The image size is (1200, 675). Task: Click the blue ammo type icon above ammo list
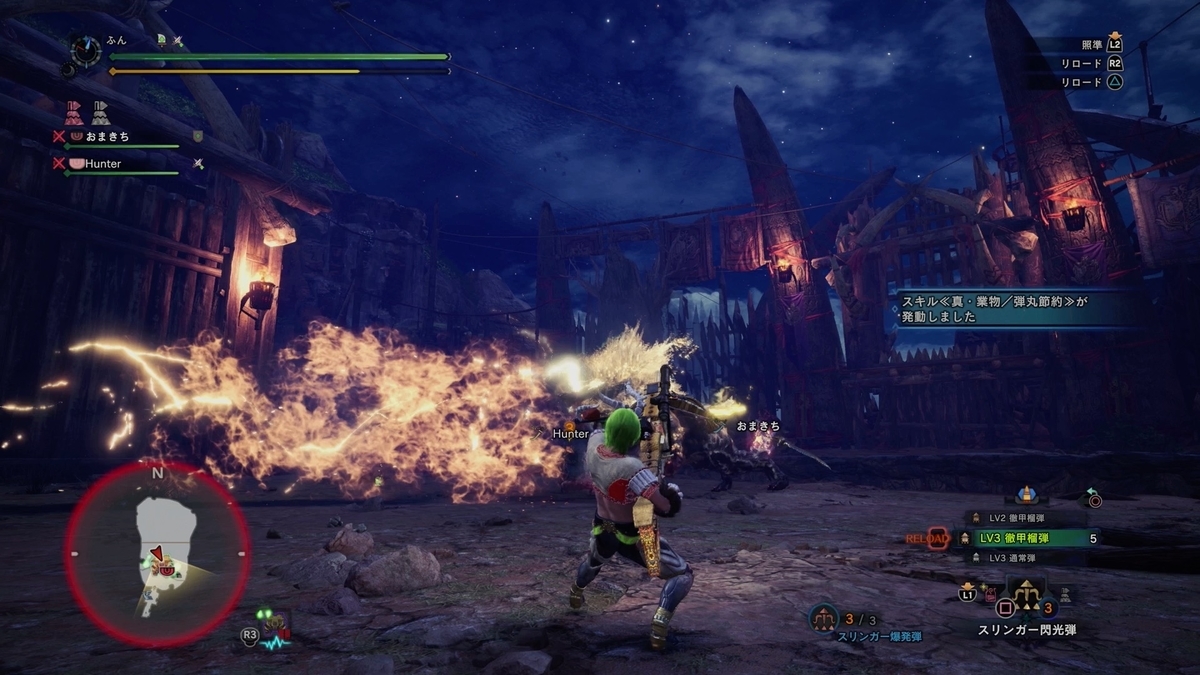click(1025, 494)
